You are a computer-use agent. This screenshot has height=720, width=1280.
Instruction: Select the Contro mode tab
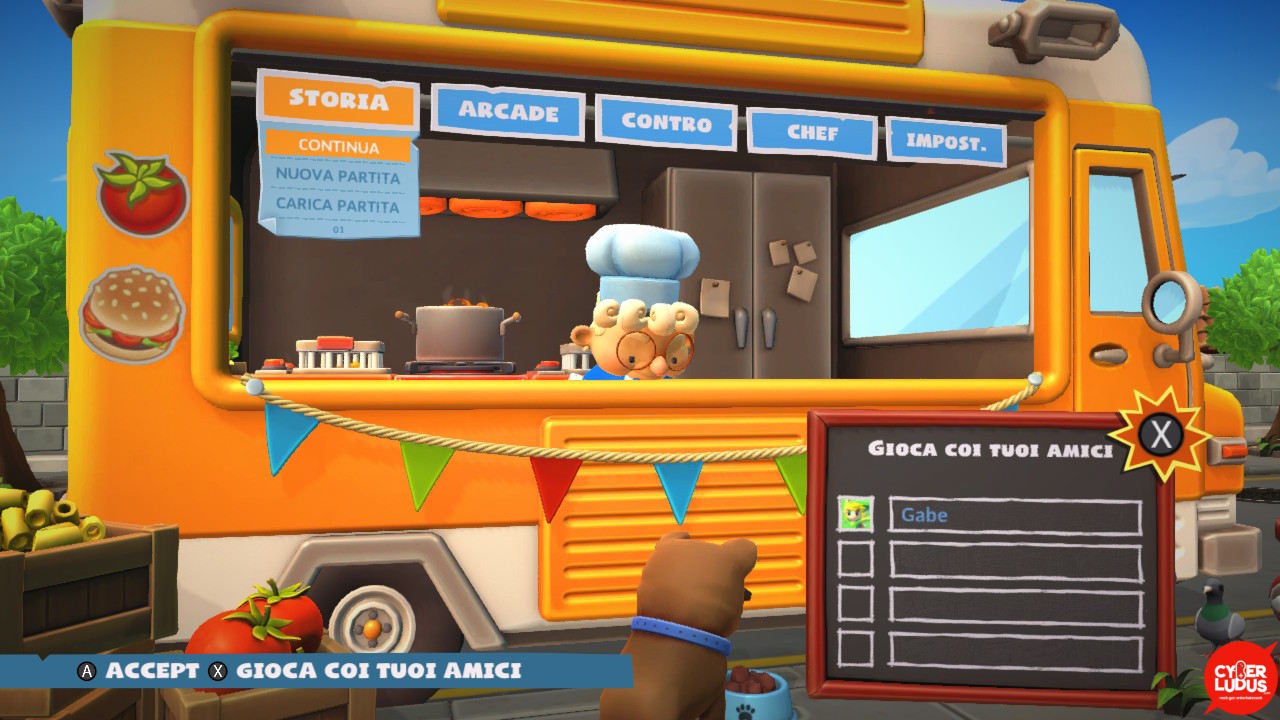coord(666,122)
